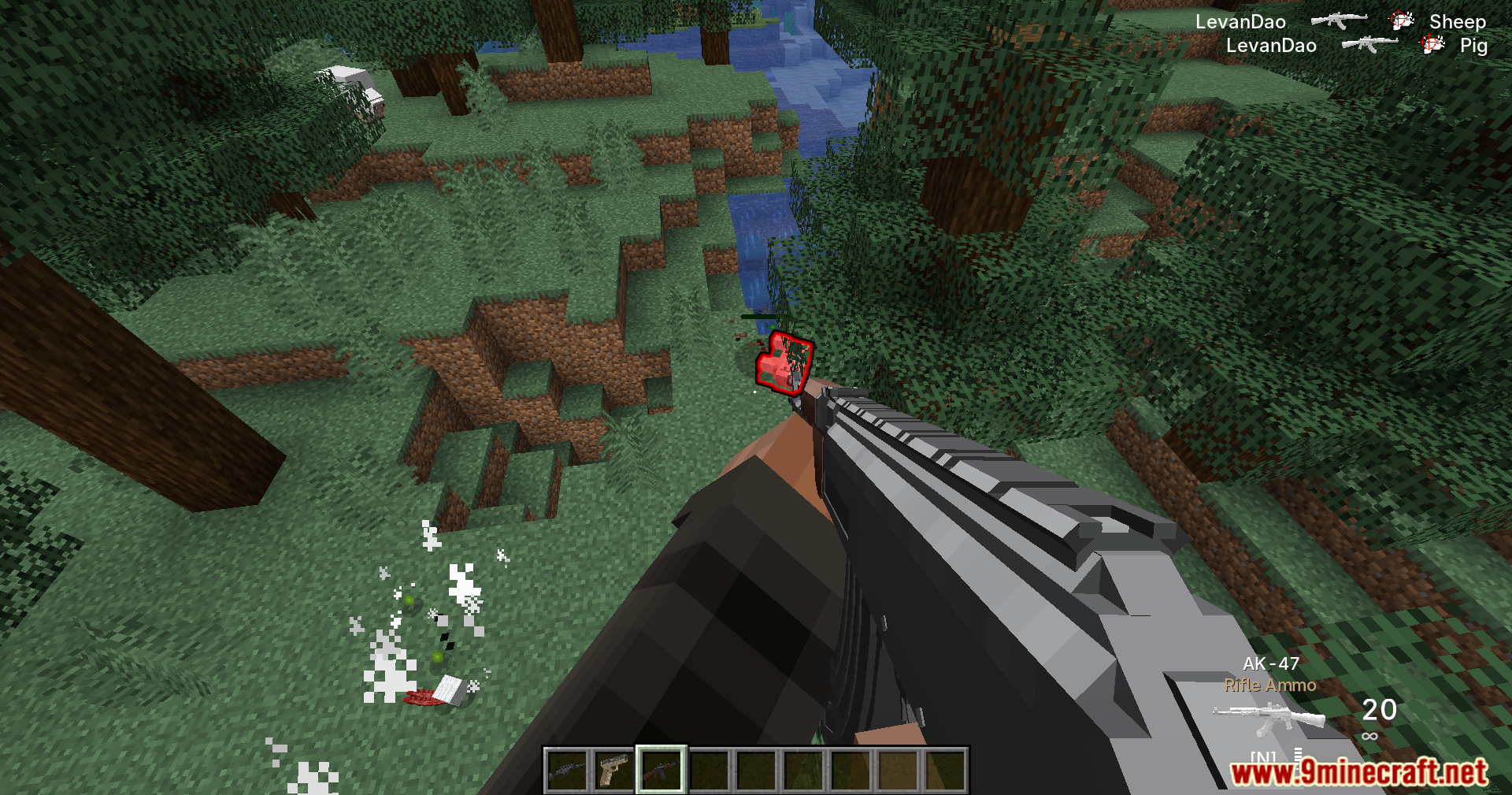Screen dimensions: 1512x795
Task: Click the headshot skull icon next to Sheep
Action: (1402, 20)
